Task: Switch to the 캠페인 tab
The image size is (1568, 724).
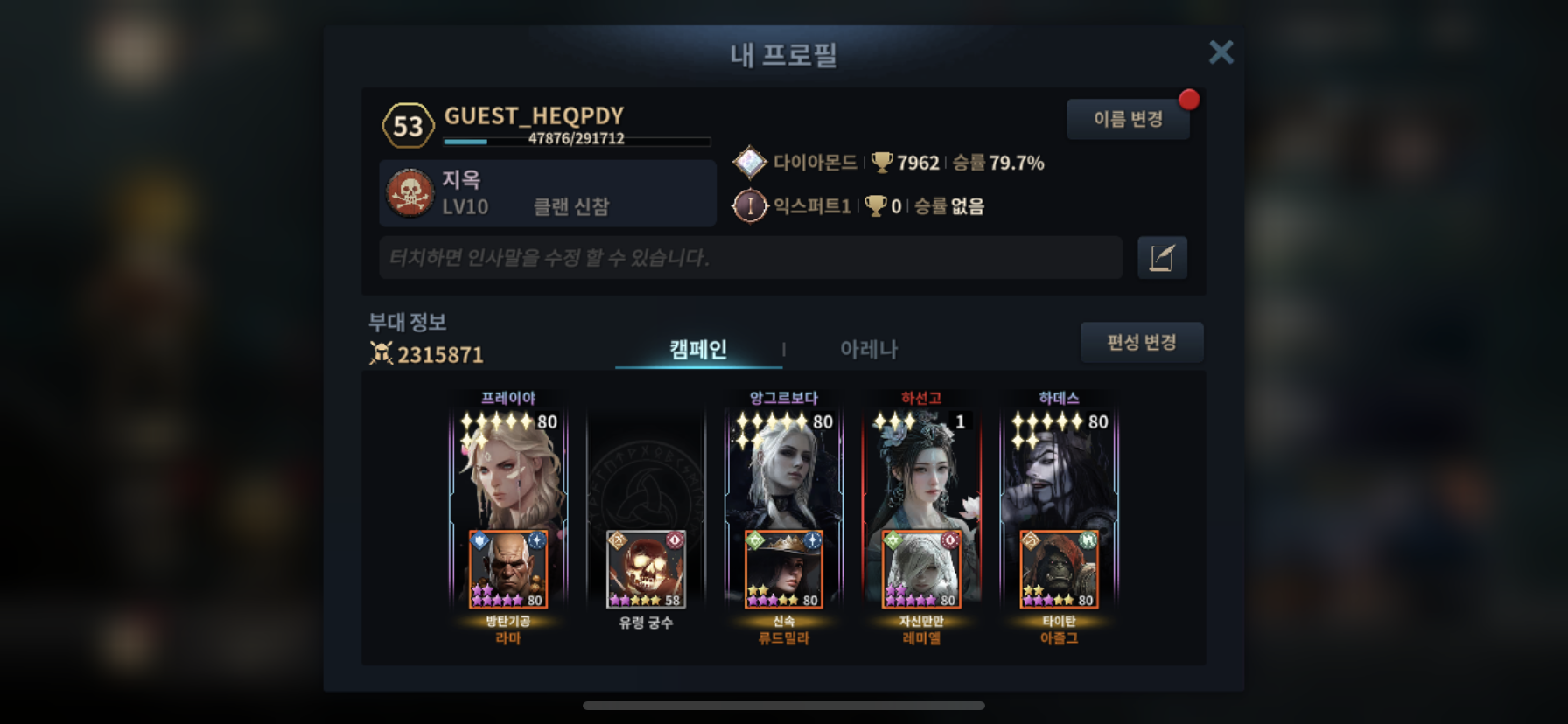Action: click(x=697, y=350)
